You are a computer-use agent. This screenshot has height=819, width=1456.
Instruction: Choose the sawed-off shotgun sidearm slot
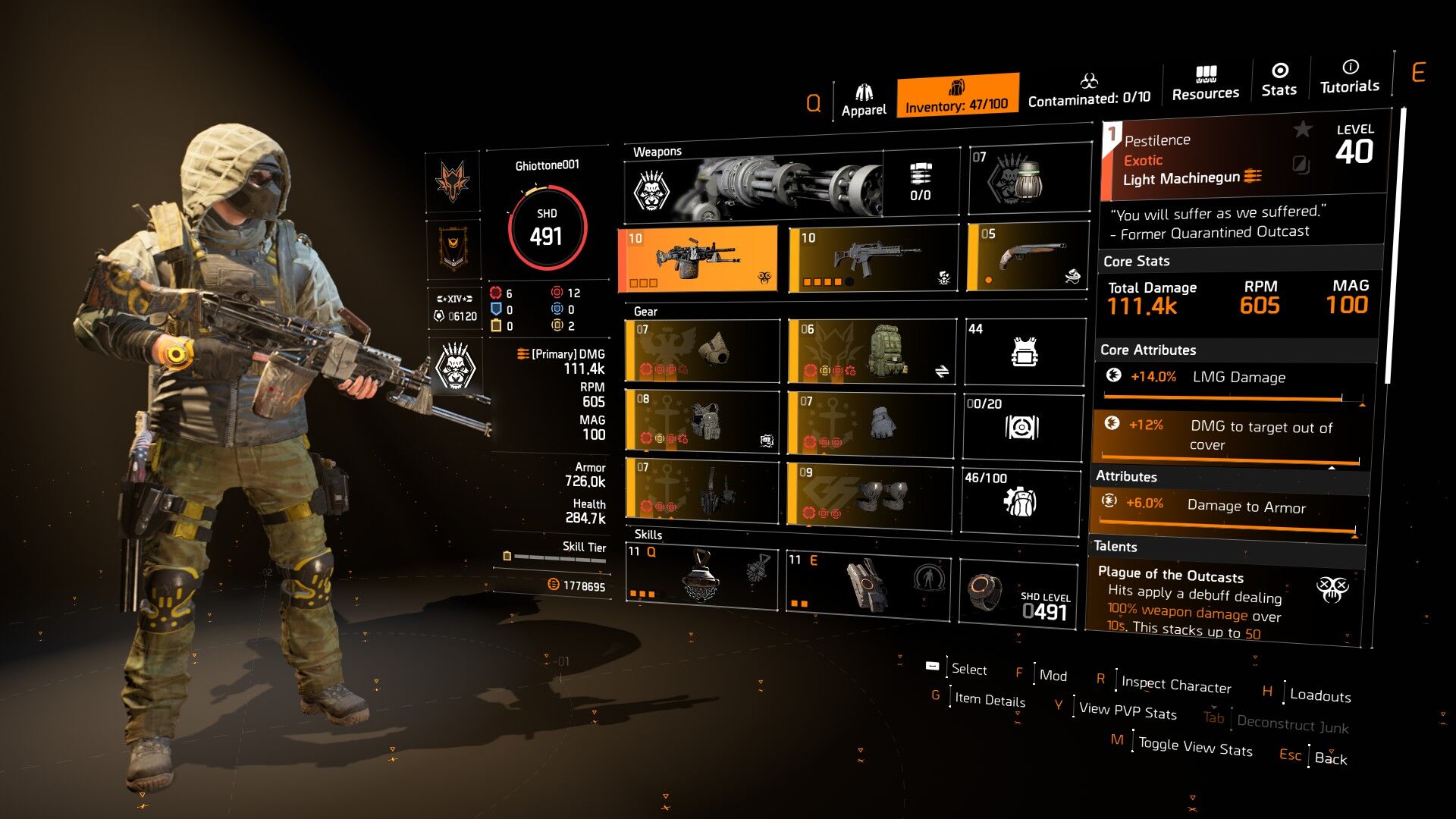point(1028,258)
